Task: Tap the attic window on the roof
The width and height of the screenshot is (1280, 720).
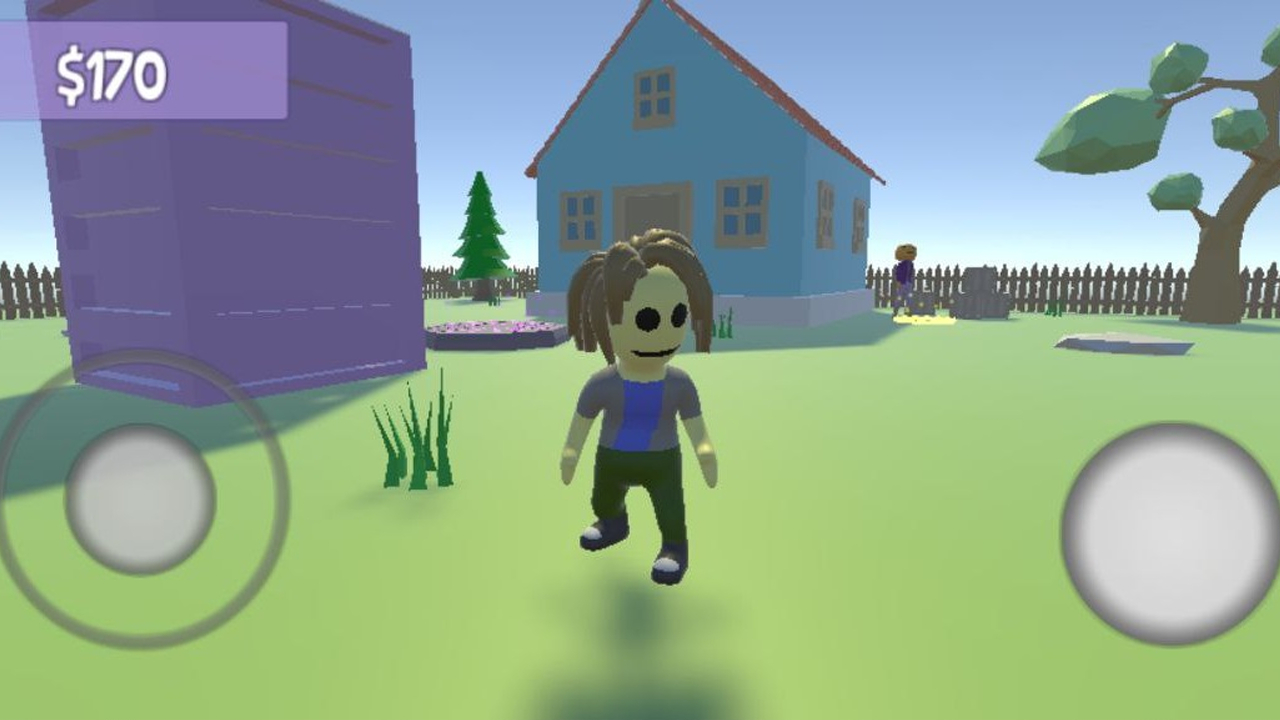Action: (652, 98)
